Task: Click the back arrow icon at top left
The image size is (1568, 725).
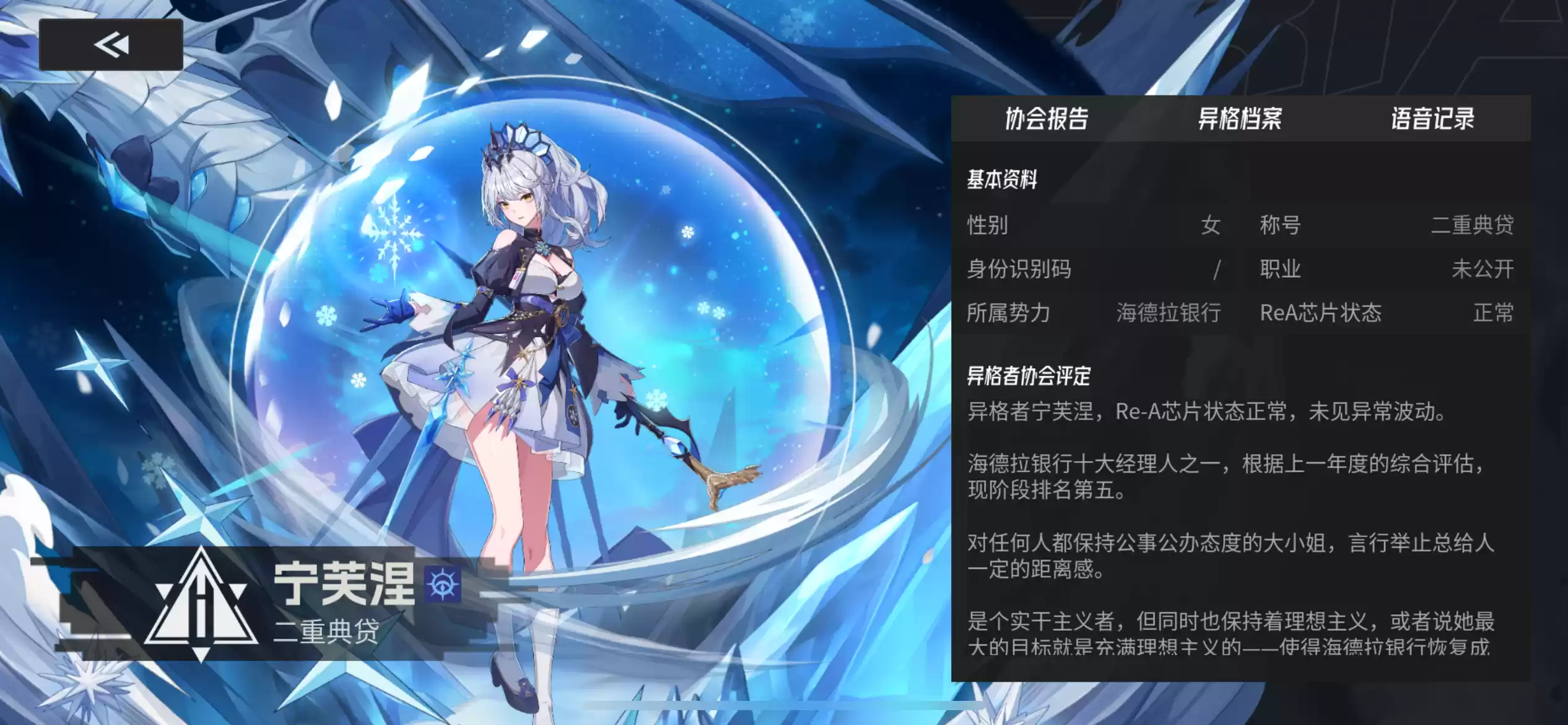Action: point(110,43)
